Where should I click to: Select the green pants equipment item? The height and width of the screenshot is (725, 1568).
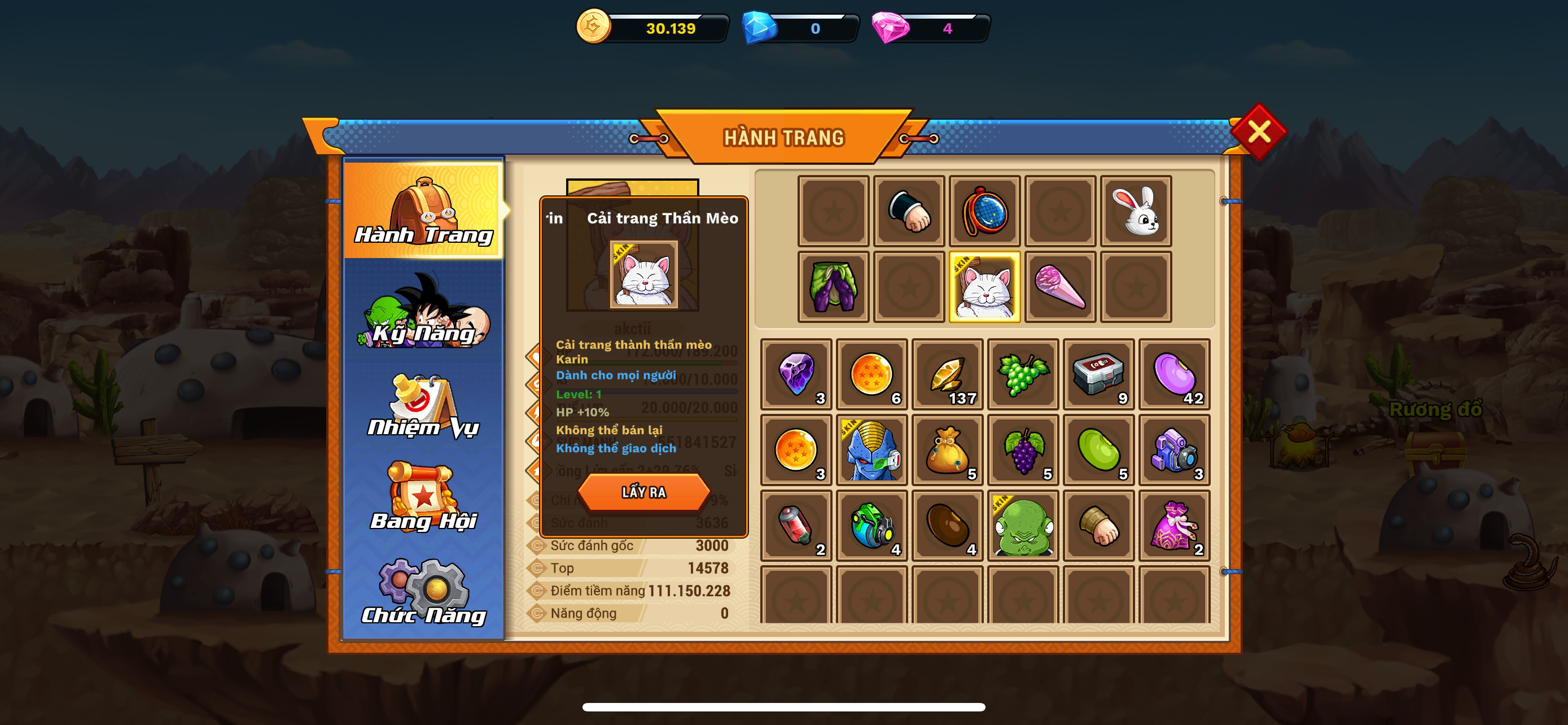pos(834,287)
